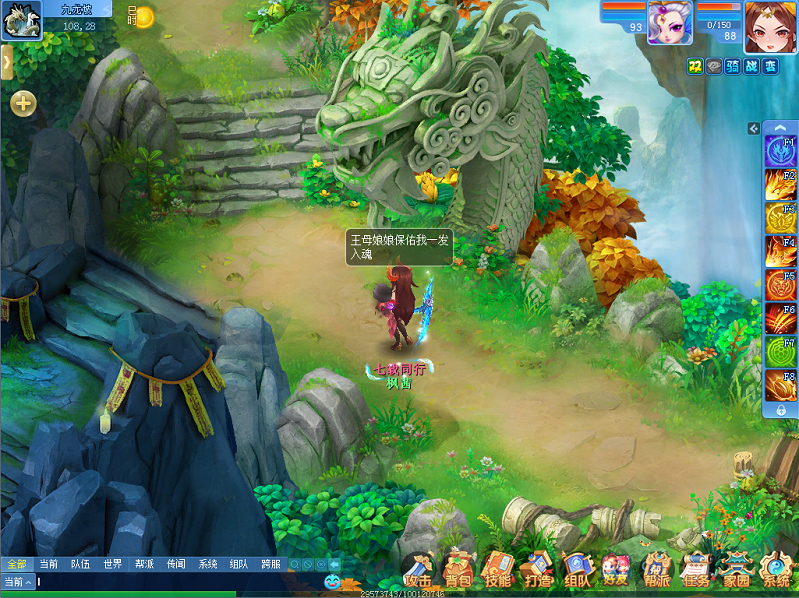Select the 全部 chat tab
Screen dimensions: 799x598
16,564
